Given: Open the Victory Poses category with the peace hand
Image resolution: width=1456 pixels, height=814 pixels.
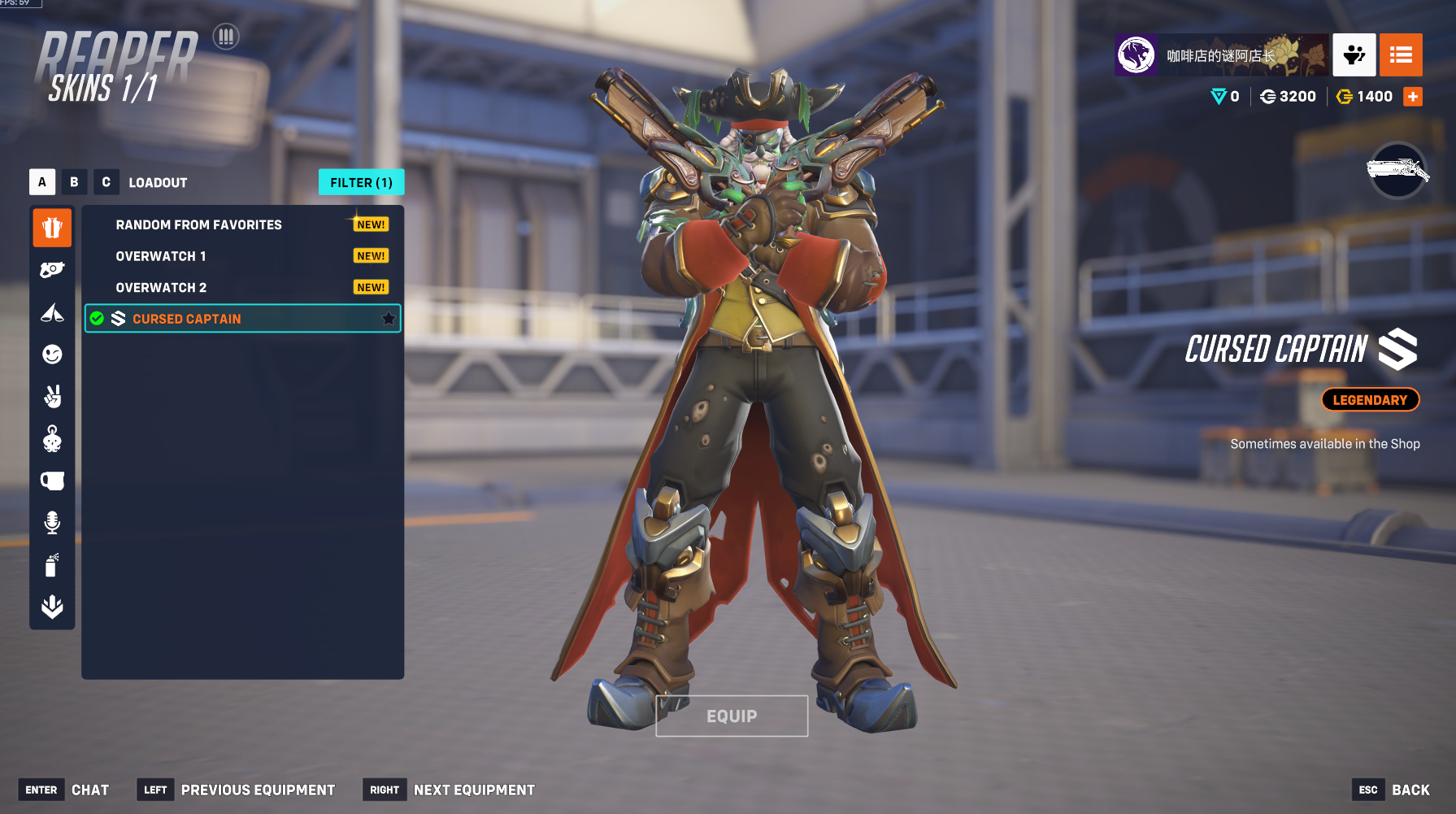Looking at the screenshot, I should coord(52,396).
